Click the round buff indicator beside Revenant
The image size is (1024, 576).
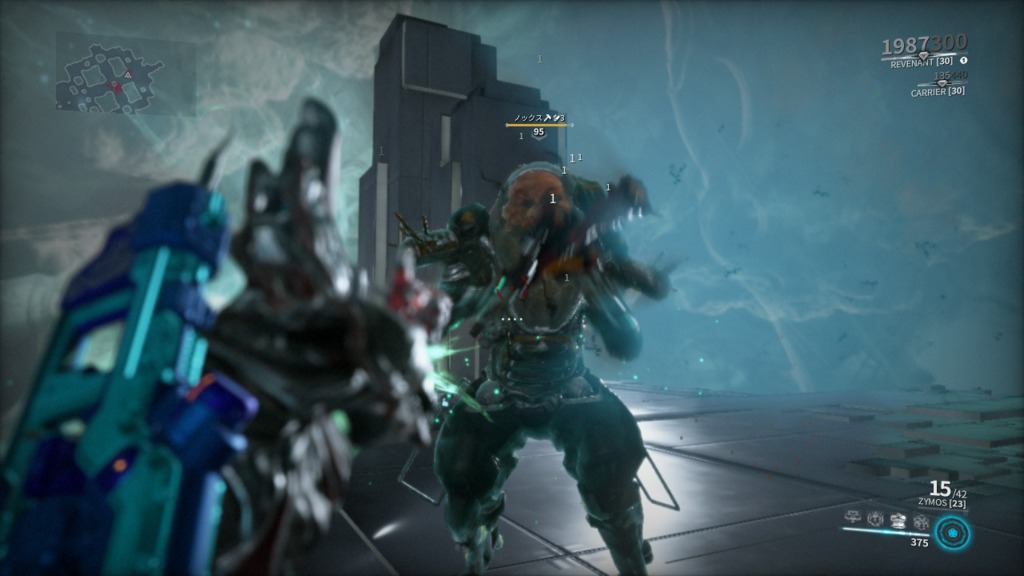(x=964, y=60)
